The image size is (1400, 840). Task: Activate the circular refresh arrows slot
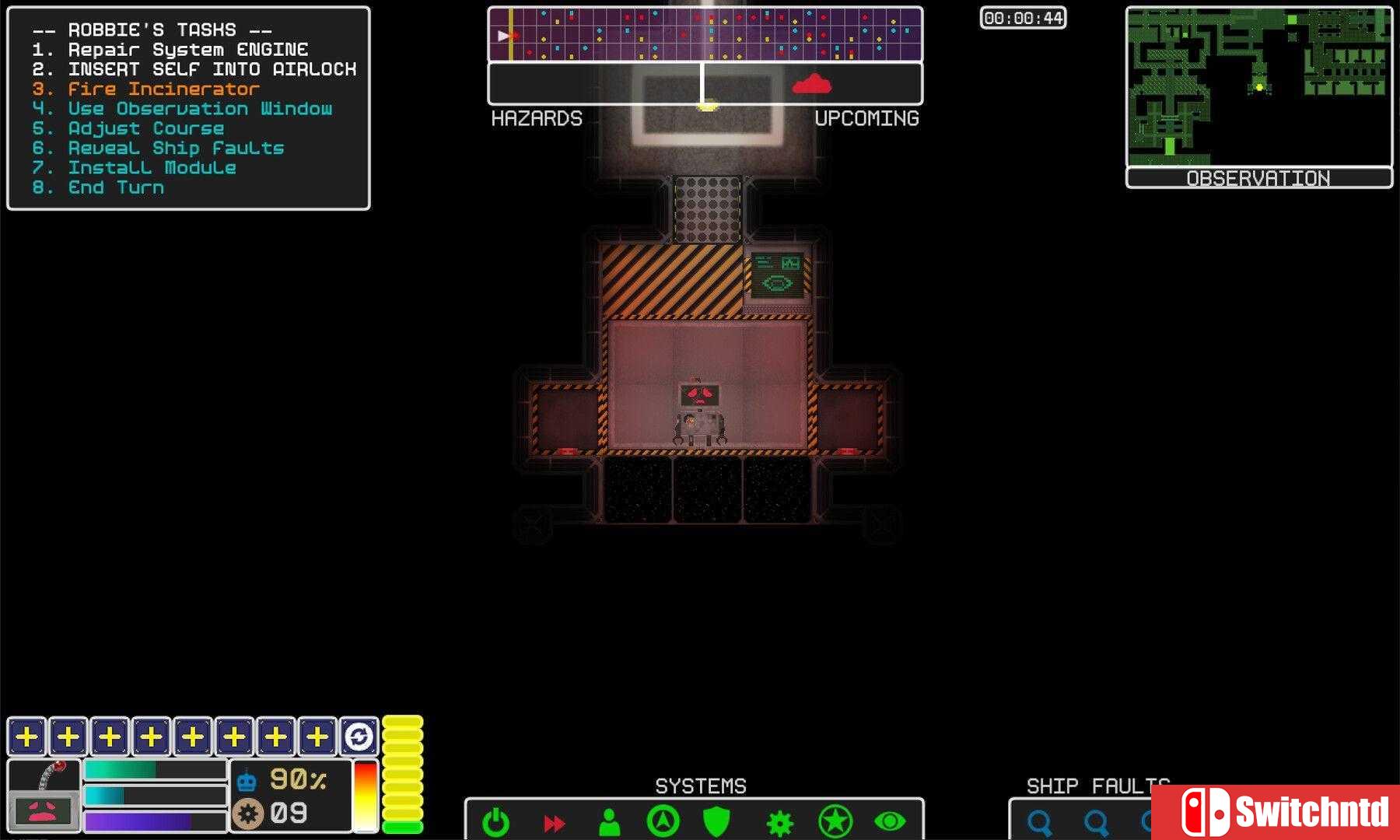pyautogui.click(x=359, y=736)
